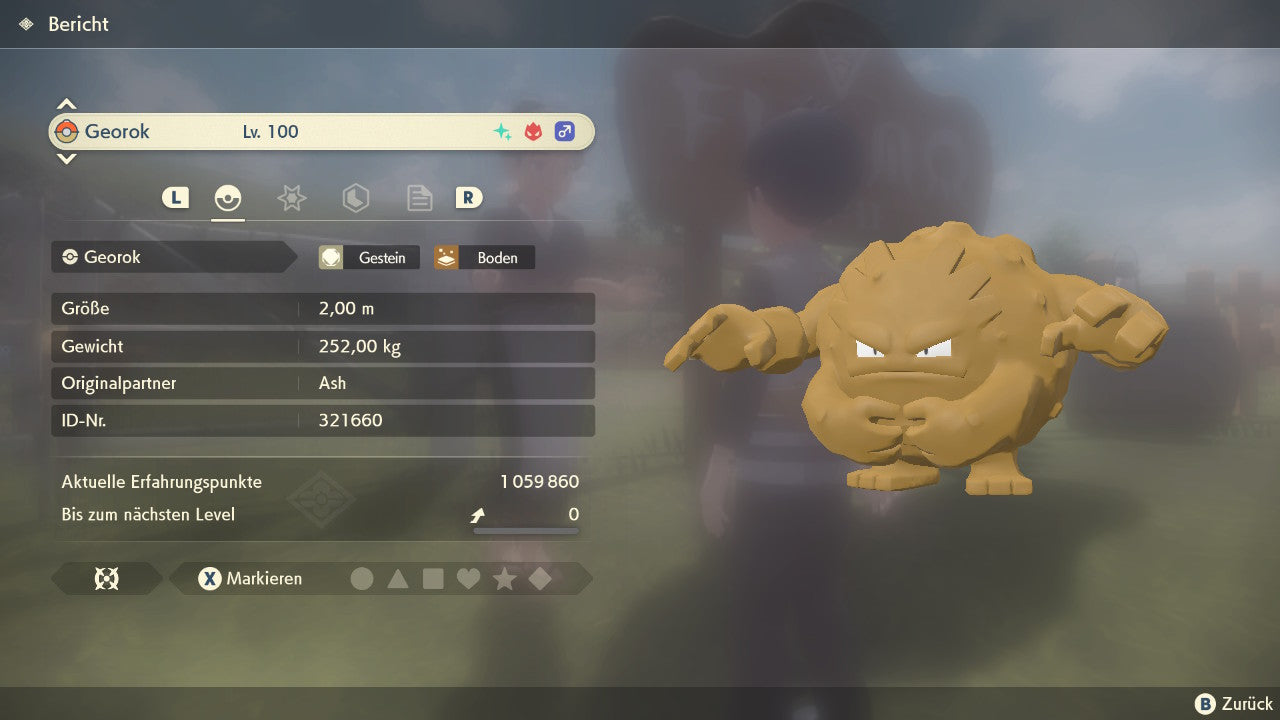Toggle the square marking
This screenshot has height=720, width=1280.
(x=433, y=579)
